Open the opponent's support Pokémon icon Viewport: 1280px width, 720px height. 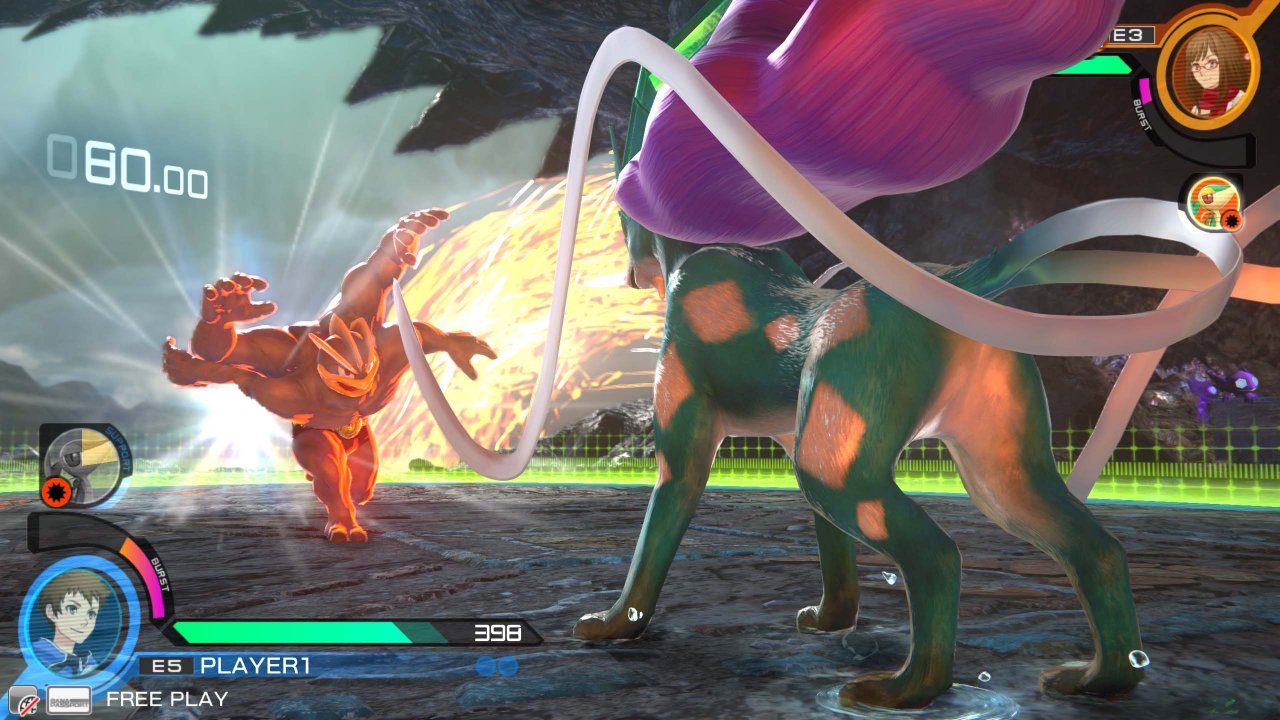(1212, 203)
